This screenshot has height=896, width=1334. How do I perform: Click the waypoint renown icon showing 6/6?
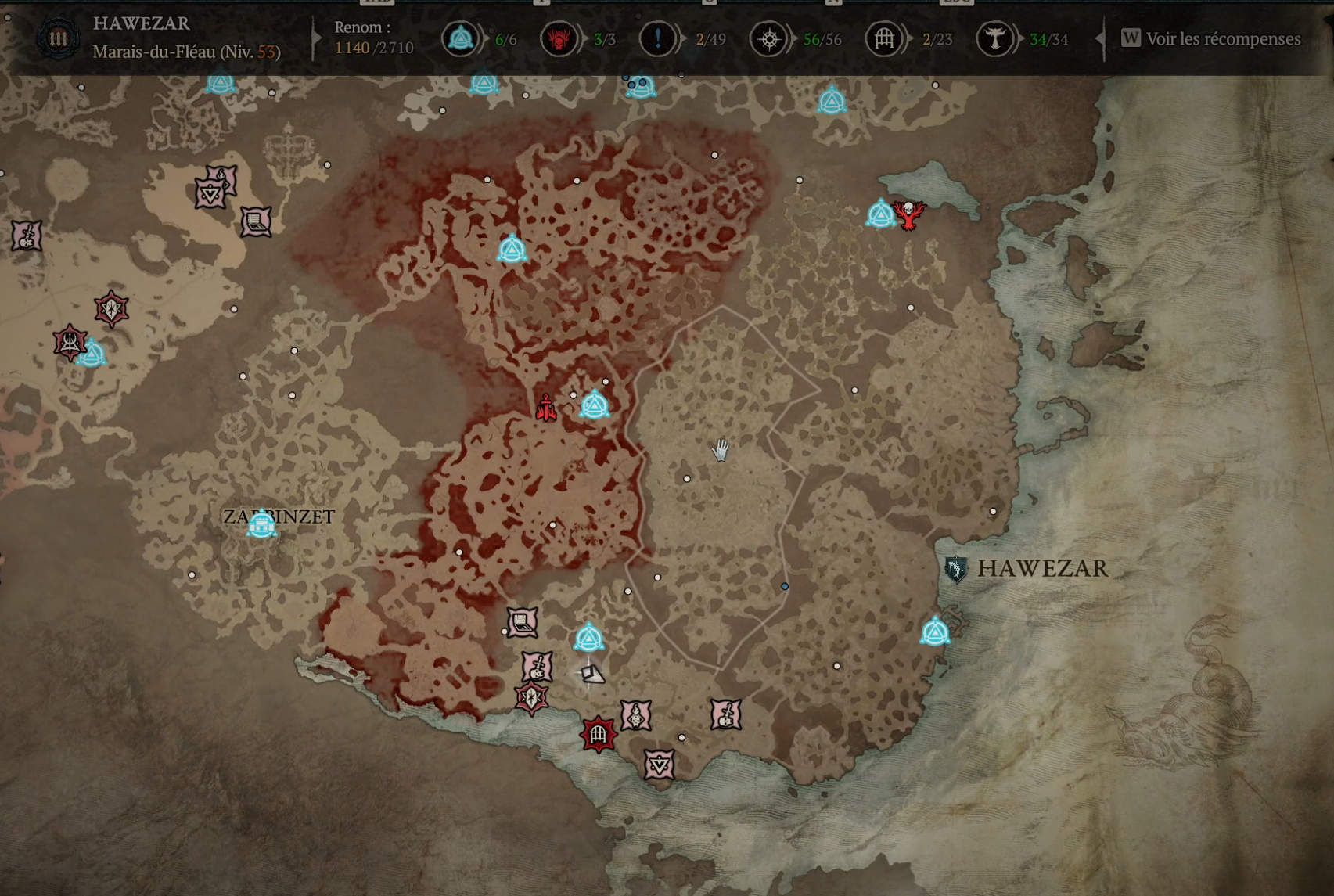(x=460, y=39)
